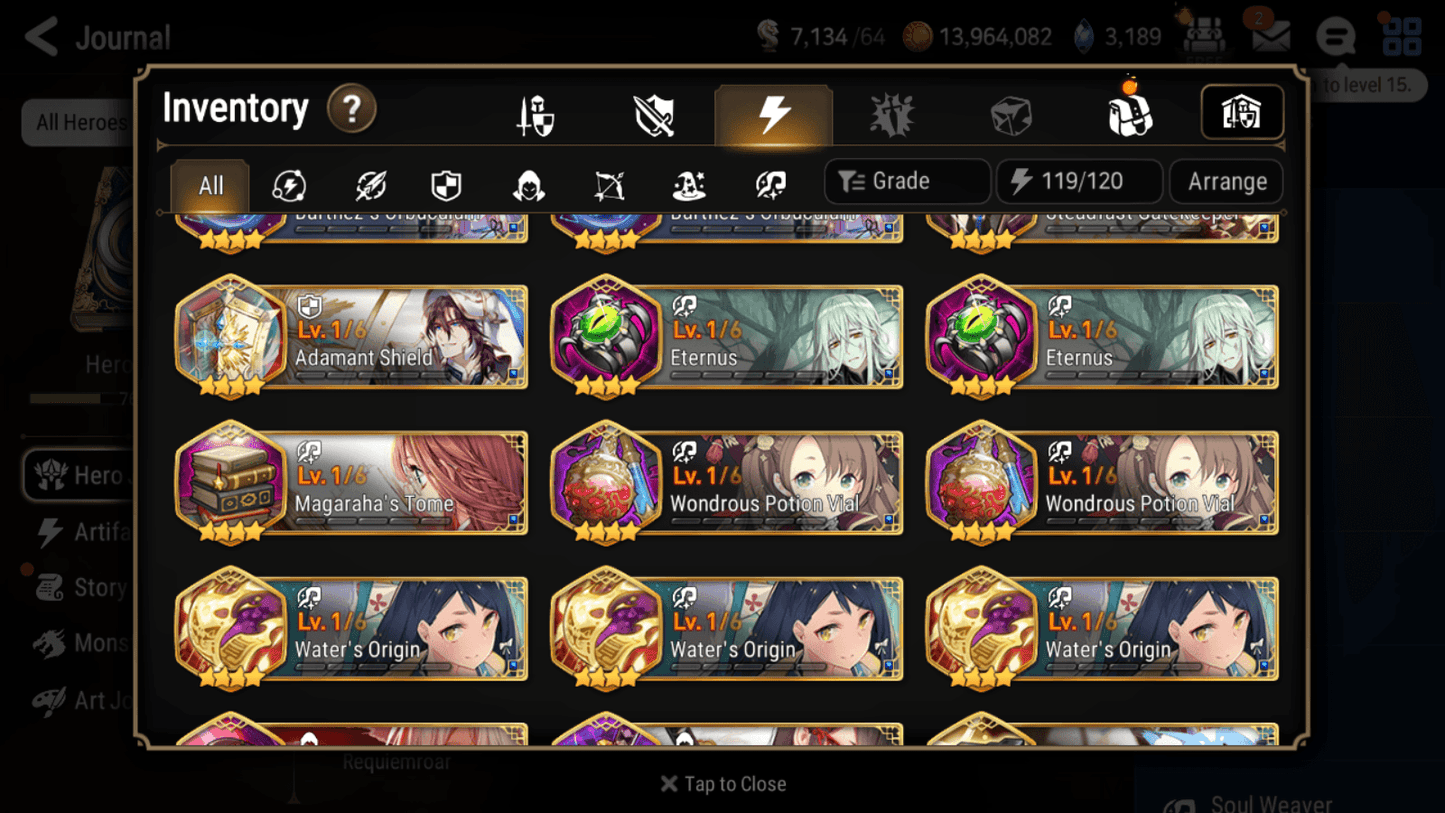The height and width of the screenshot is (813, 1445).
Task: Open the consumables backpack tab icon
Action: [1130, 113]
